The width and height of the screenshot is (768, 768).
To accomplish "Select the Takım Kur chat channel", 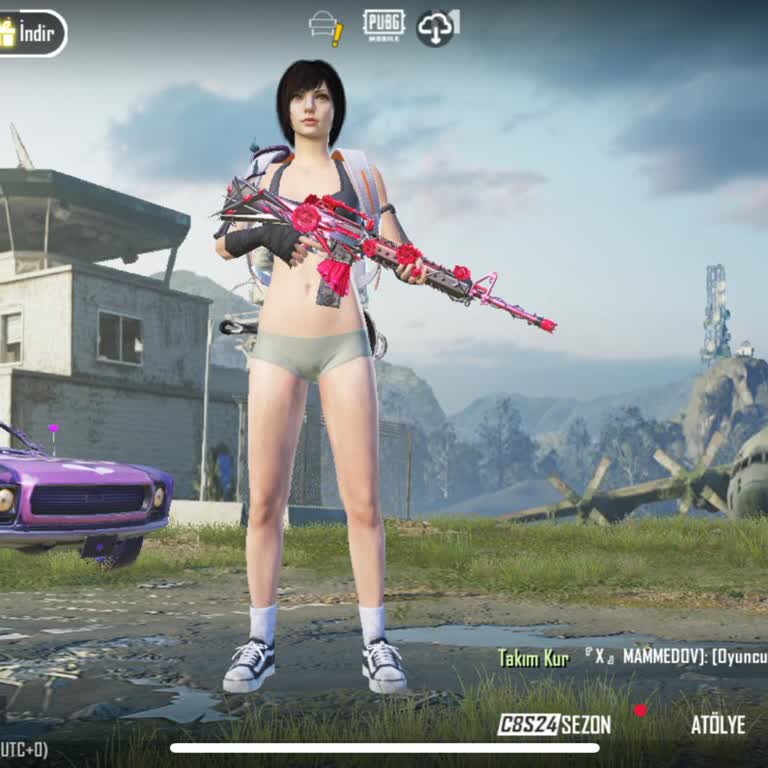I will (533, 657).
